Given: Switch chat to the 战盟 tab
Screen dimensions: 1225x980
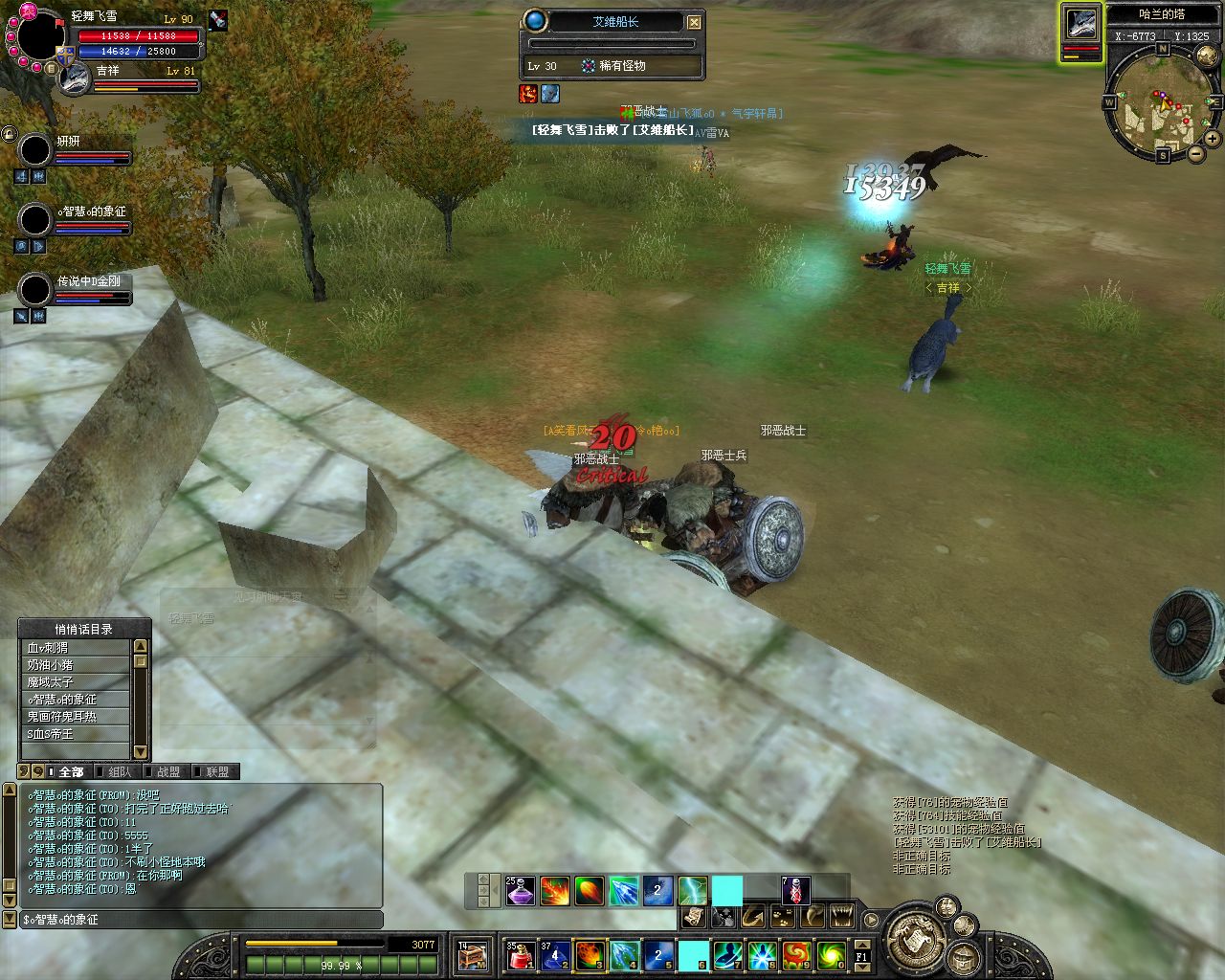Looking at the screenshot, I should click(x=167, y=771).
